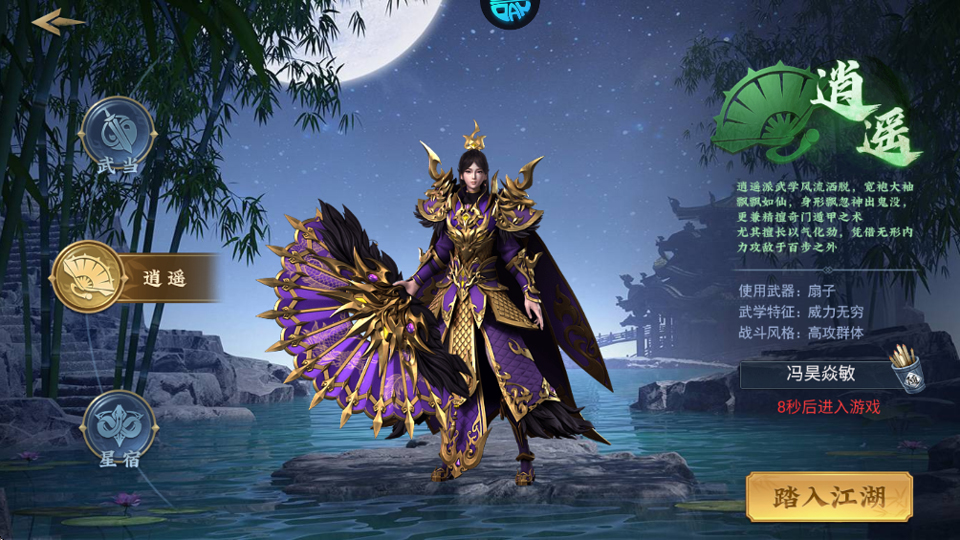Go back with the golden arrow
This screenshot has height=540, width=960.
click(58, 22)
